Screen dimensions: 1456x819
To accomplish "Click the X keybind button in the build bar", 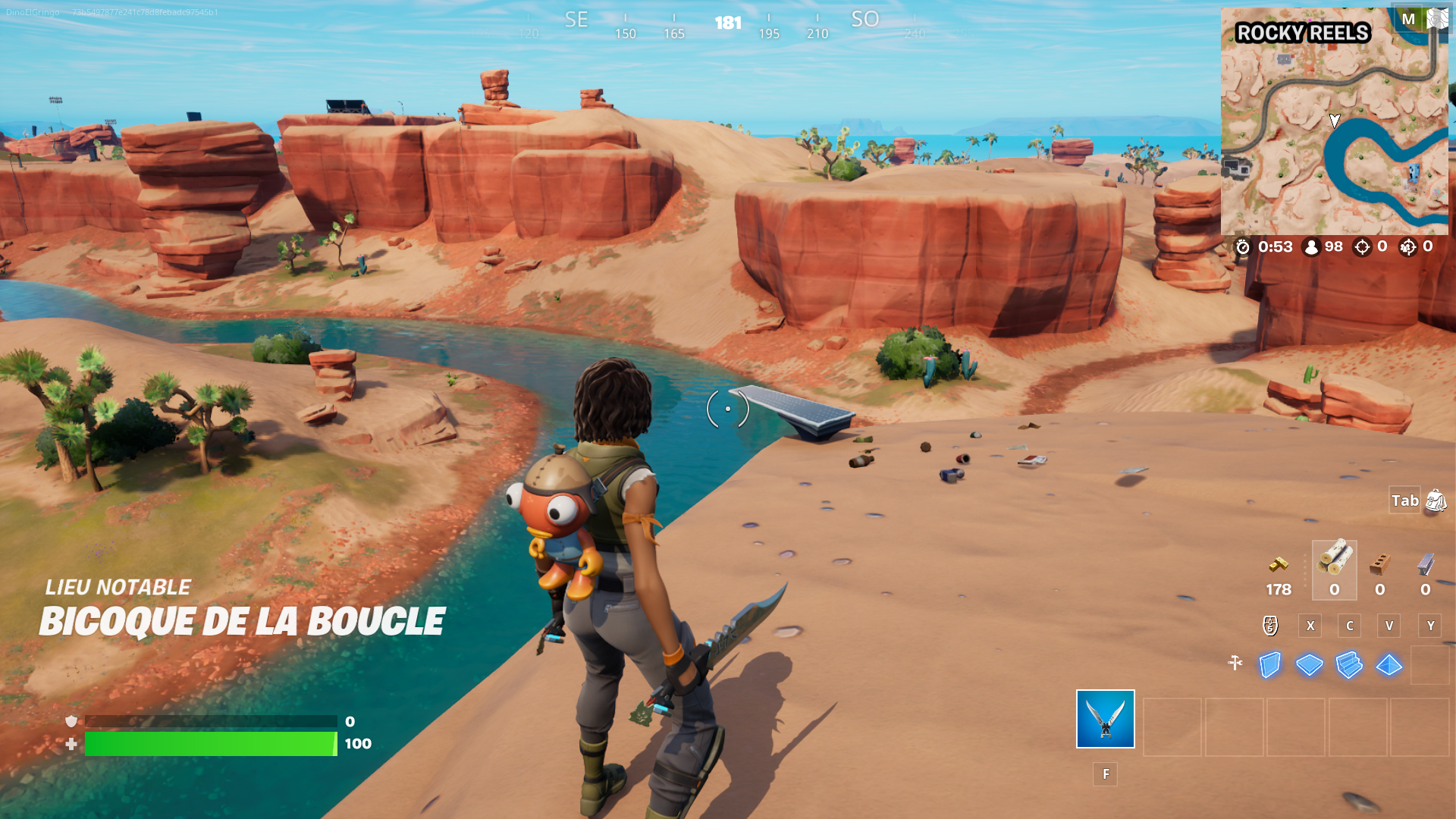I will (1310, 626).
